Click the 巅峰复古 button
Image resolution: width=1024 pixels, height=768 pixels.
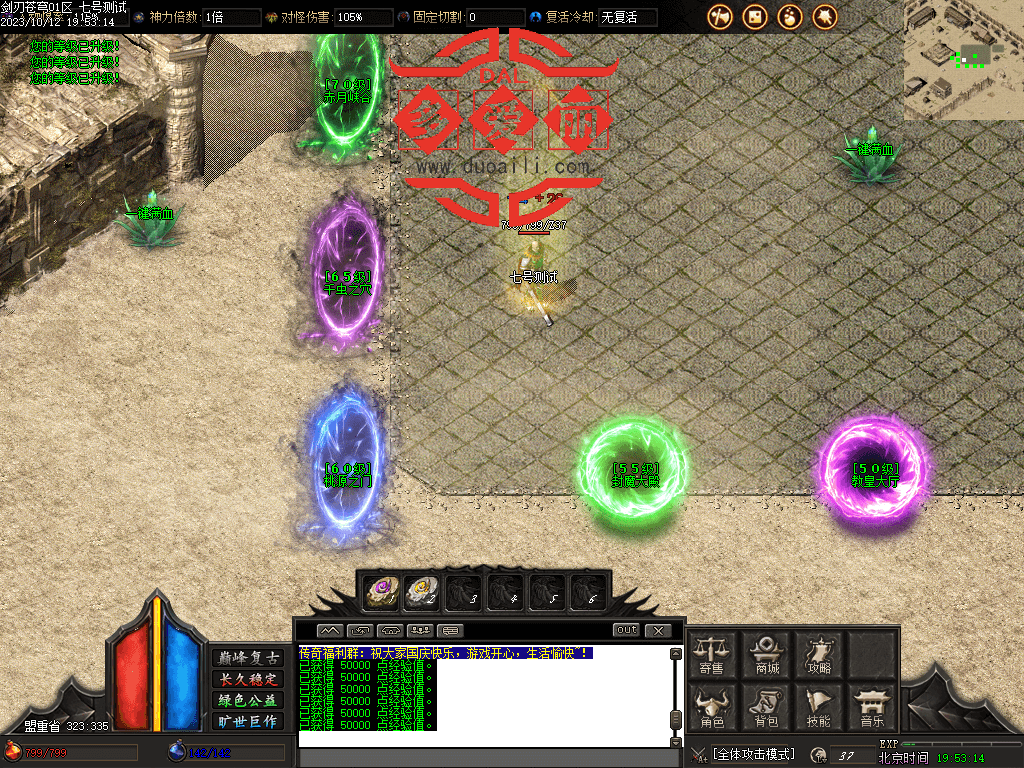pos(249,657)
